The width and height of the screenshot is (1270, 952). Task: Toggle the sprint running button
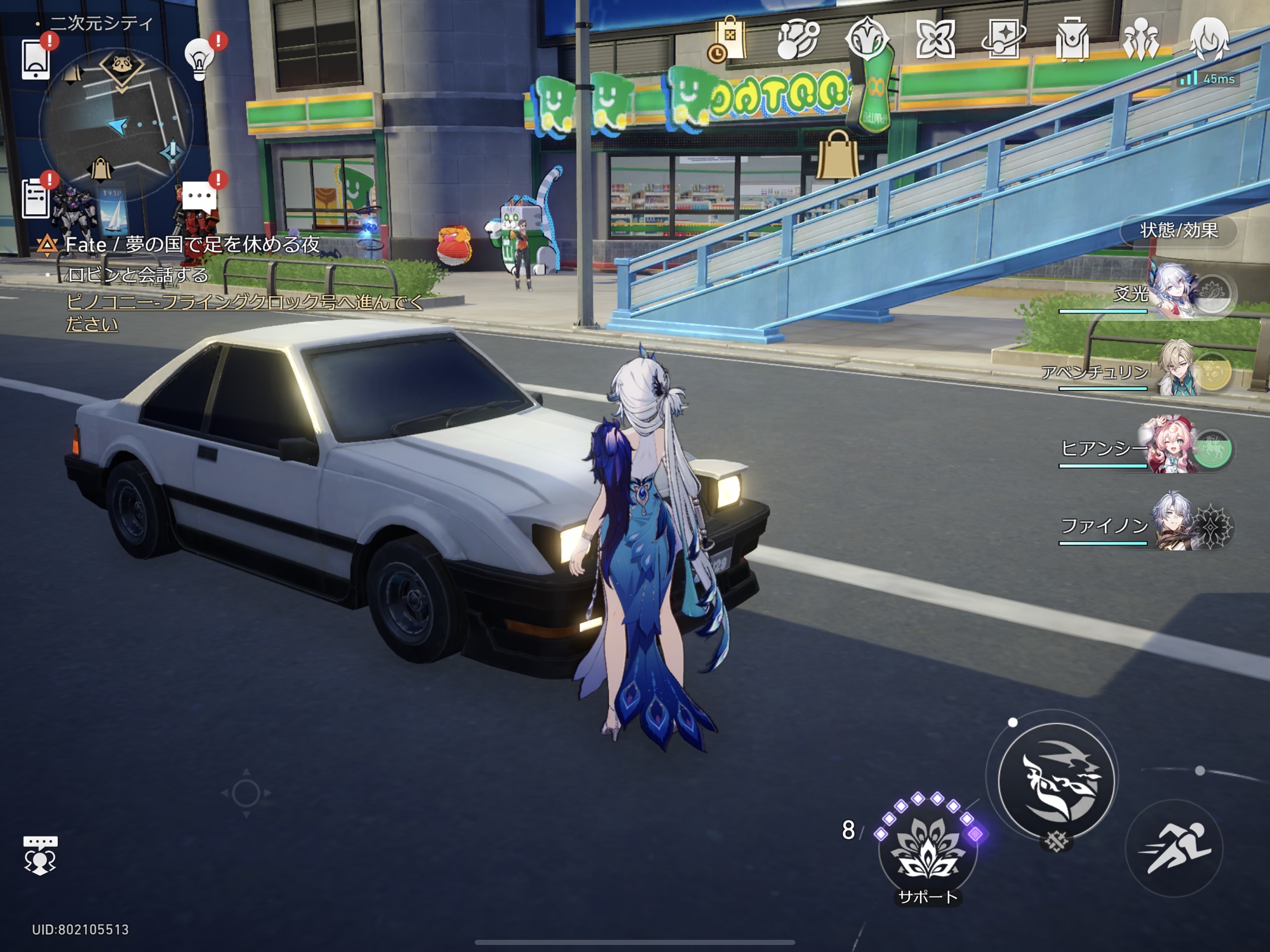pyautogui.click(x=1173, y=848)
